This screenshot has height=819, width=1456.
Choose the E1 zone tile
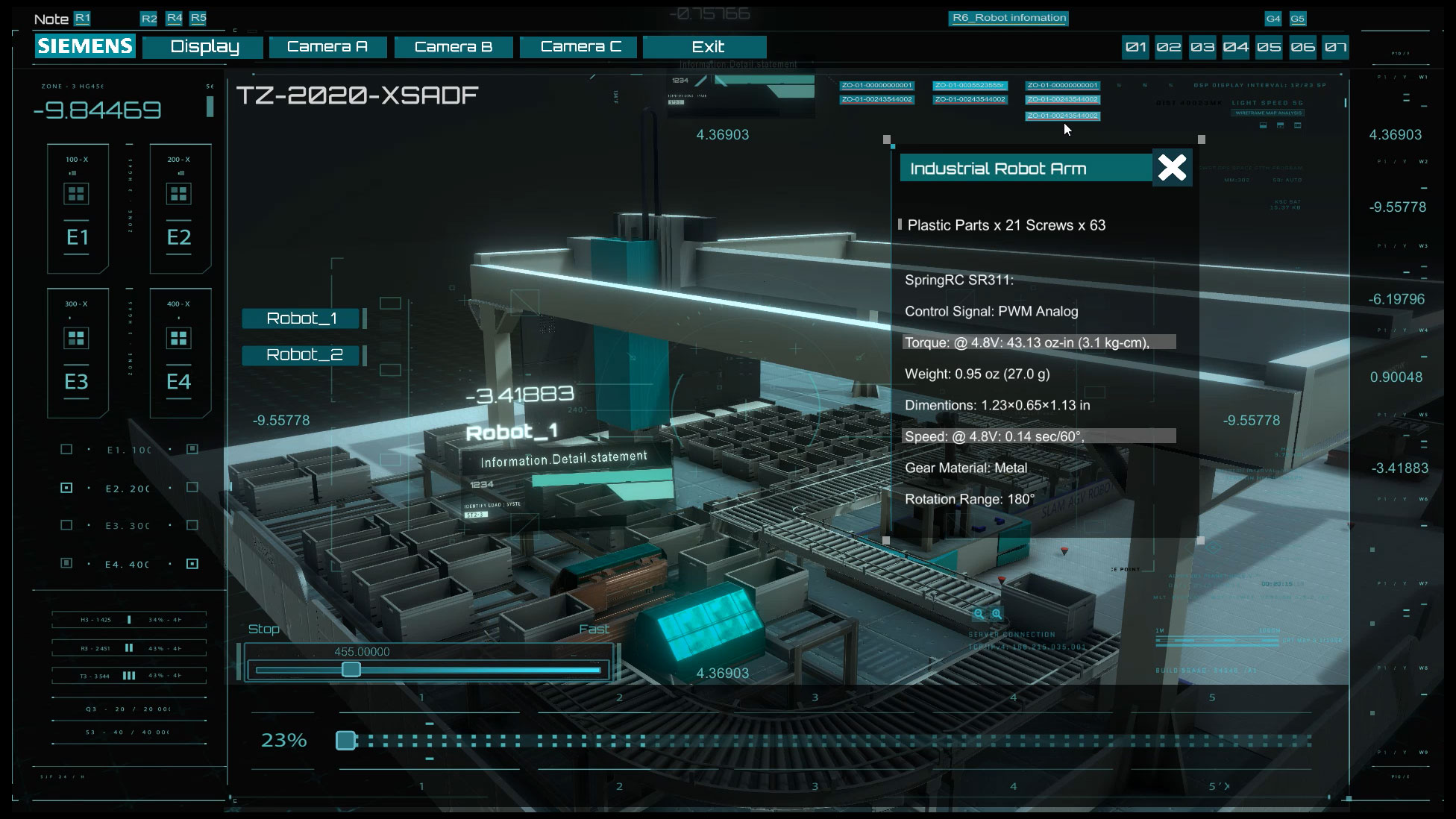(78, 209)
